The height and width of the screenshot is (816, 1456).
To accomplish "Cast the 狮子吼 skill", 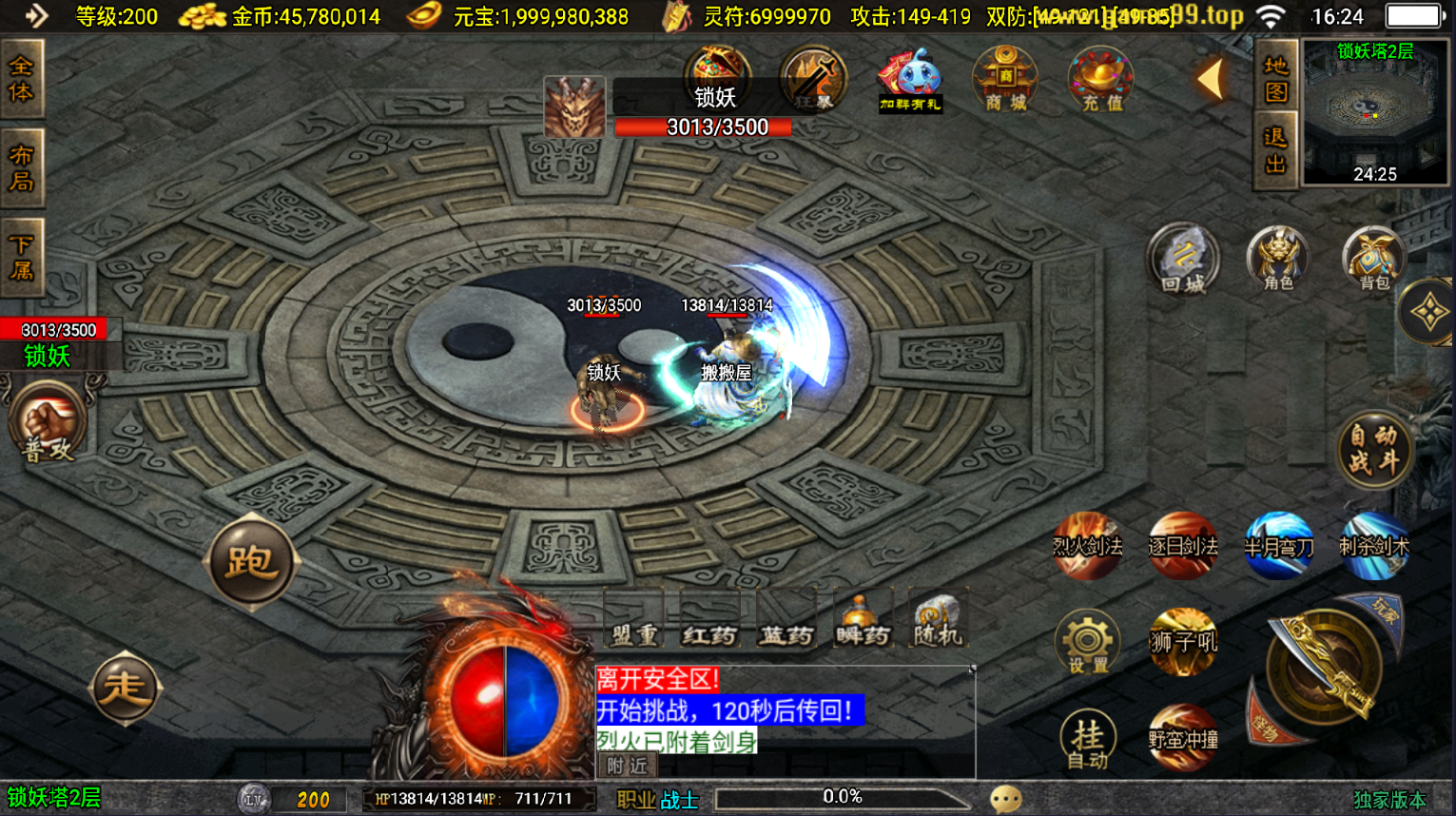I will 1182,642.
